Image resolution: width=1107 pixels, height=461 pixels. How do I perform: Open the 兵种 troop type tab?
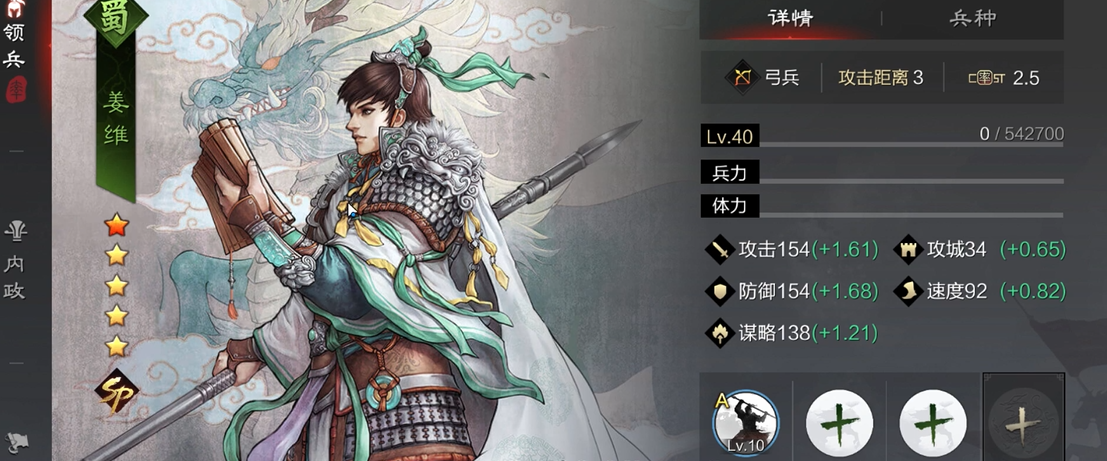(x=971, y=18)
